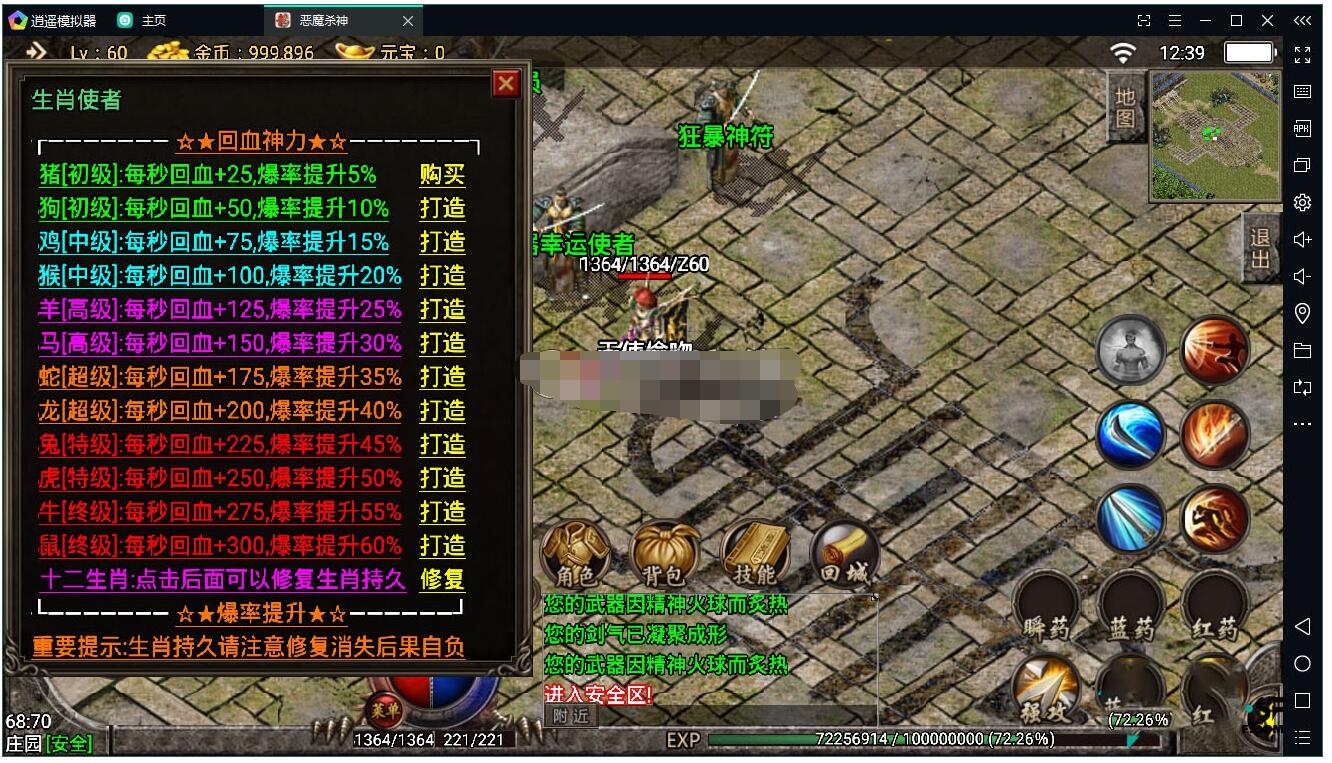Open the 附近 nearby chat filter
1332x763 pixels.
click(569, 716)
